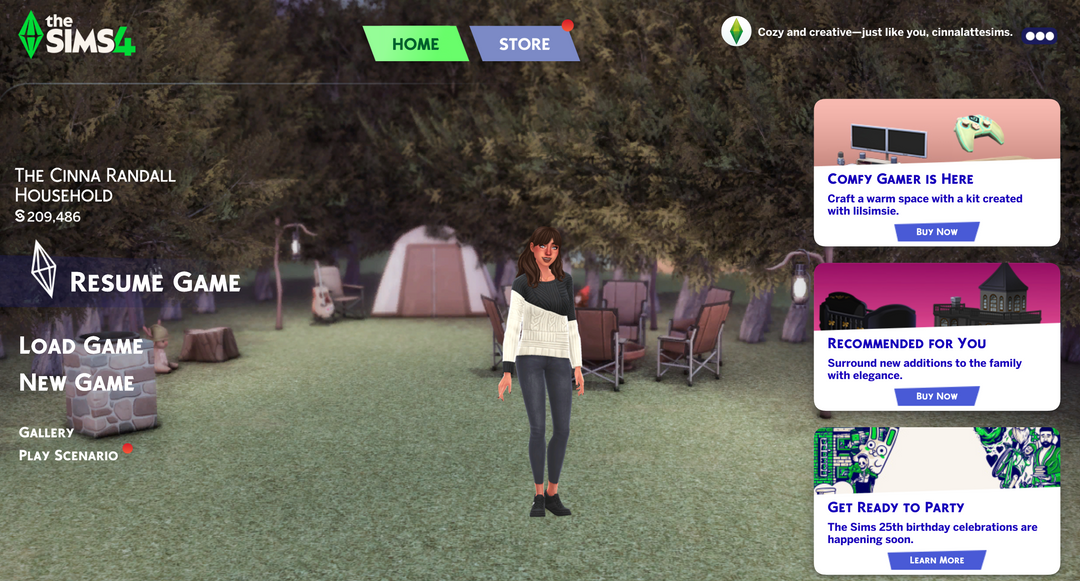
Task: Open the Get Ready to Party banner image
Action: [937, 460]
